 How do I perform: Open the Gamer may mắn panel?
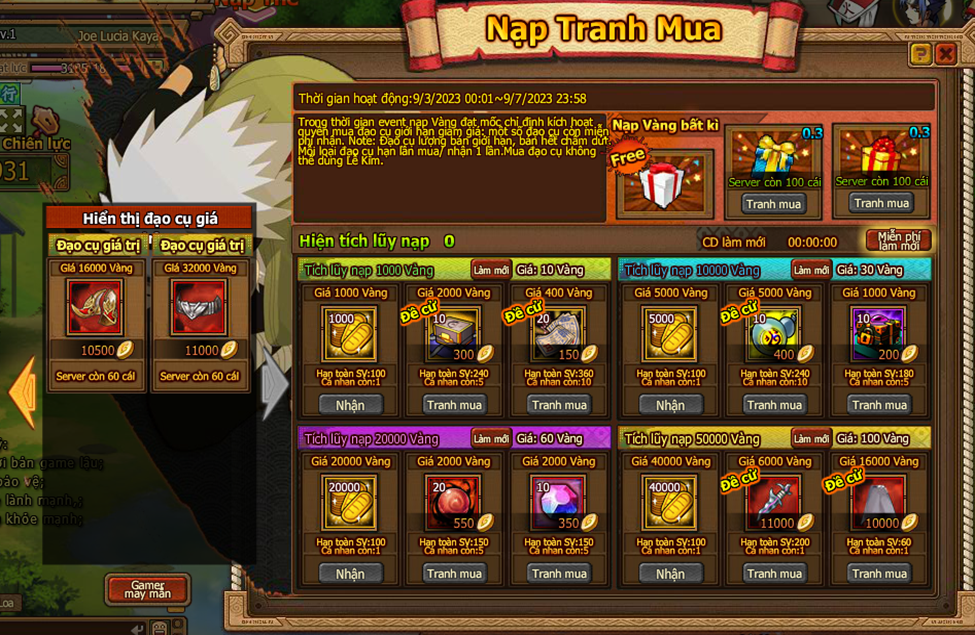pos(146,589)
